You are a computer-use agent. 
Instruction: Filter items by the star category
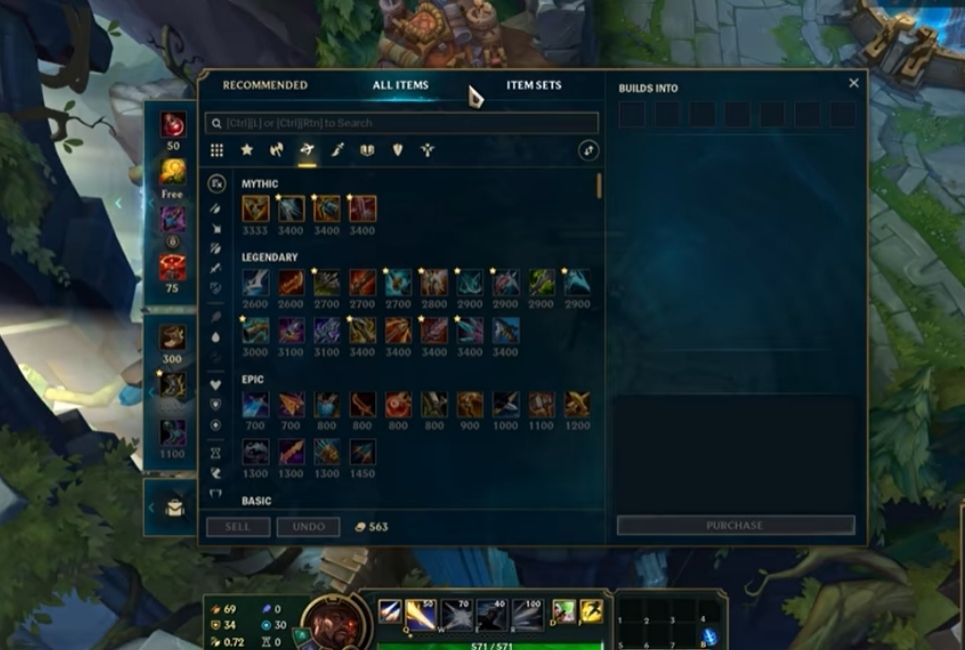[x=247, y=150]
